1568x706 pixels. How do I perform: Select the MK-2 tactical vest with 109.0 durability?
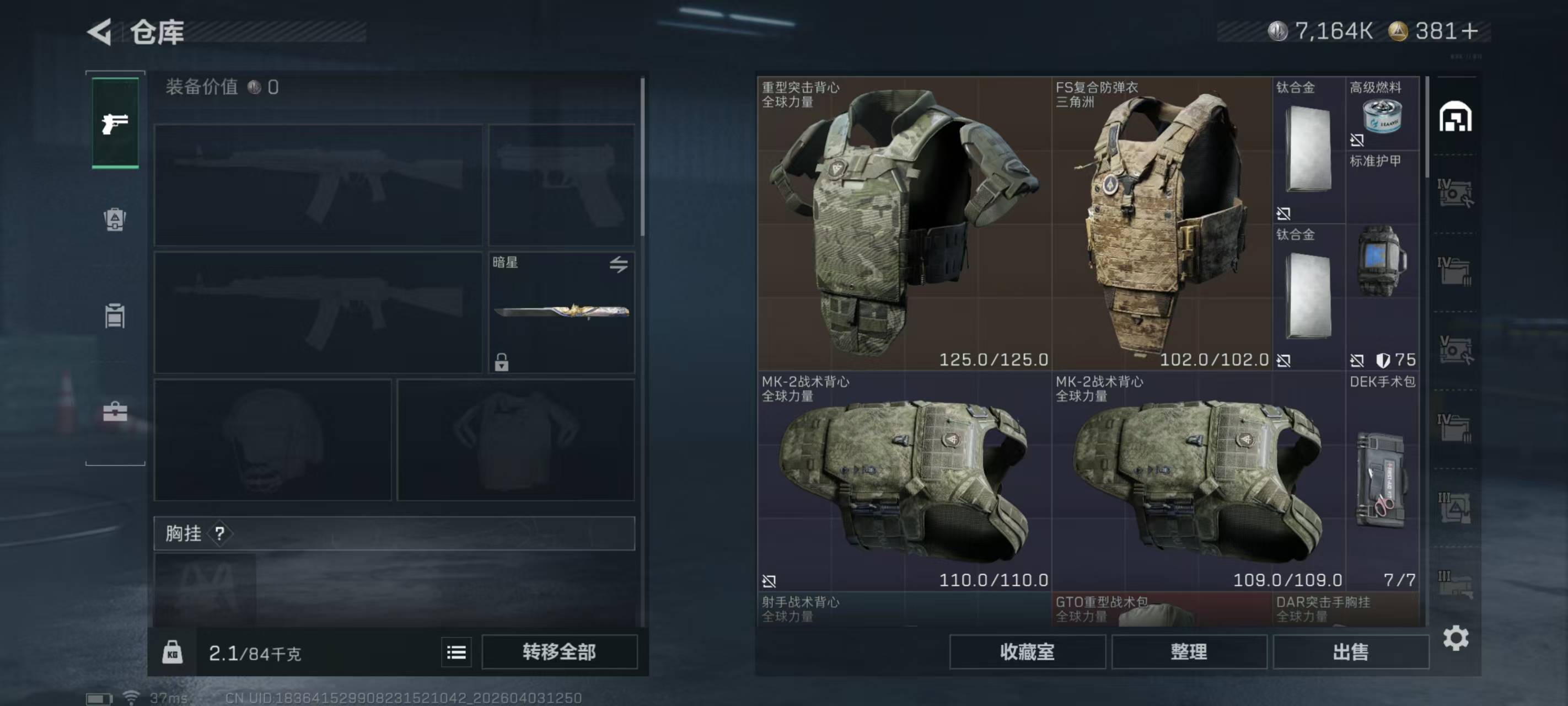point(1198,481)
